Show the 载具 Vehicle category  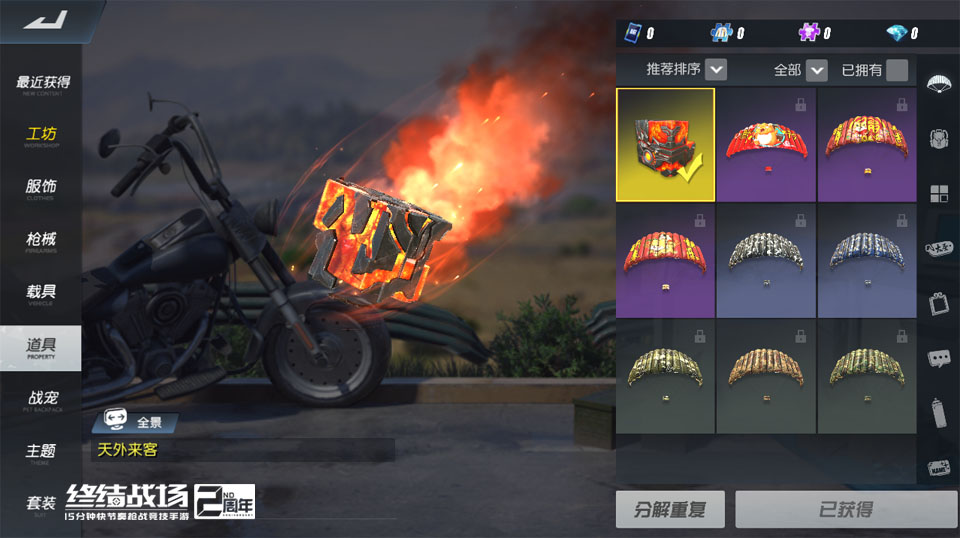(x=42, y=294)
